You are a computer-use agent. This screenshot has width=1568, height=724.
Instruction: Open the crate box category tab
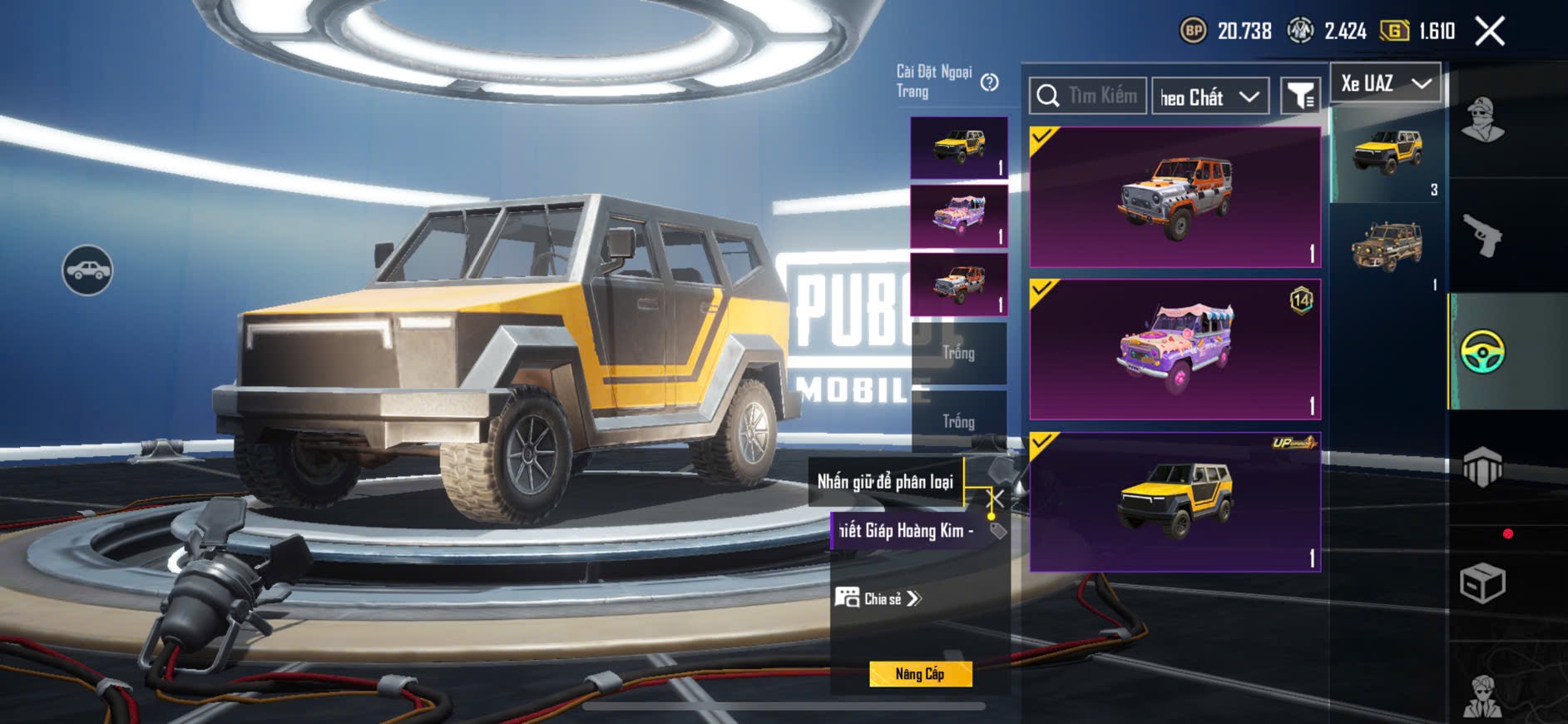click(1482, 582)
